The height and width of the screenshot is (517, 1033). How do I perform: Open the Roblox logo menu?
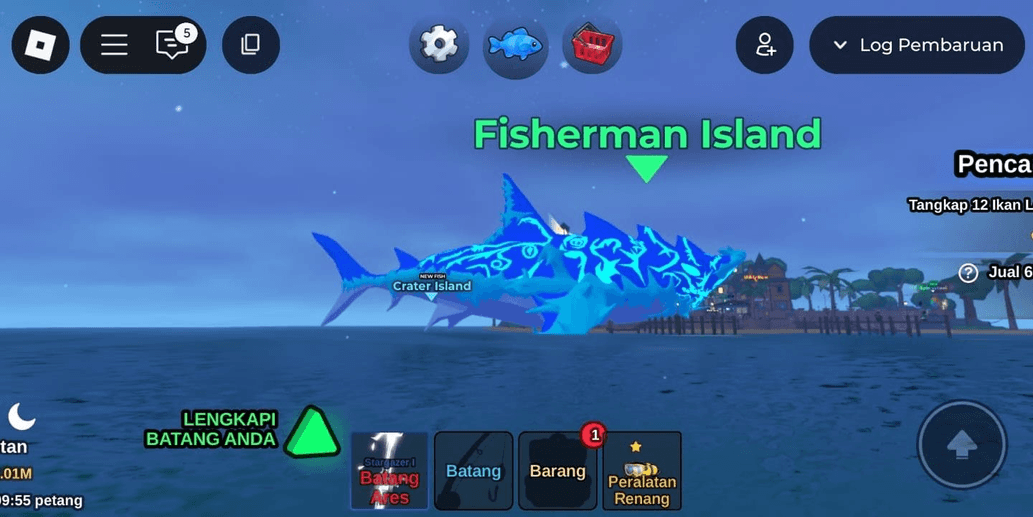[41, 45]
